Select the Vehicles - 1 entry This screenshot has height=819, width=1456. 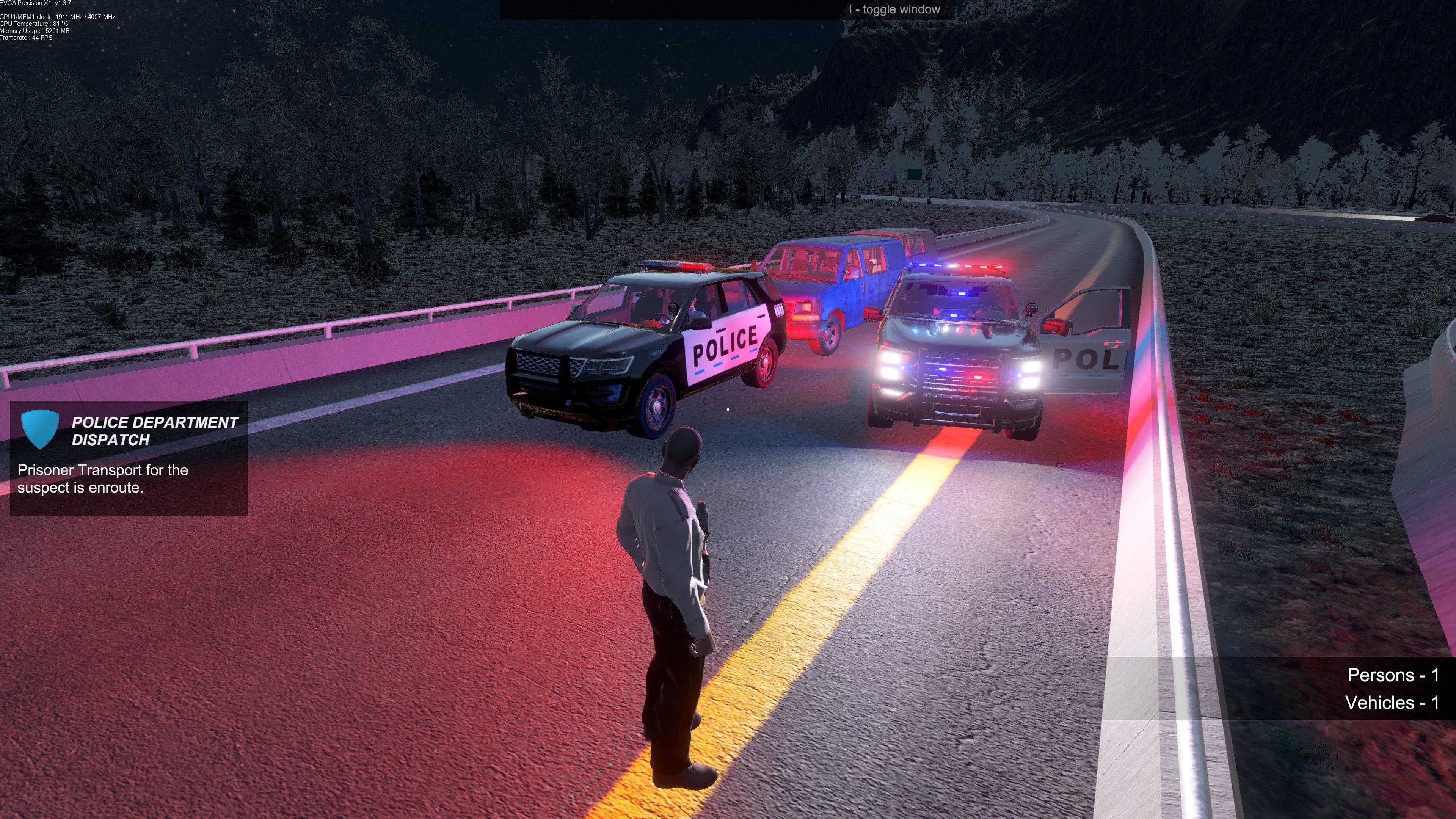(1392, 703)
